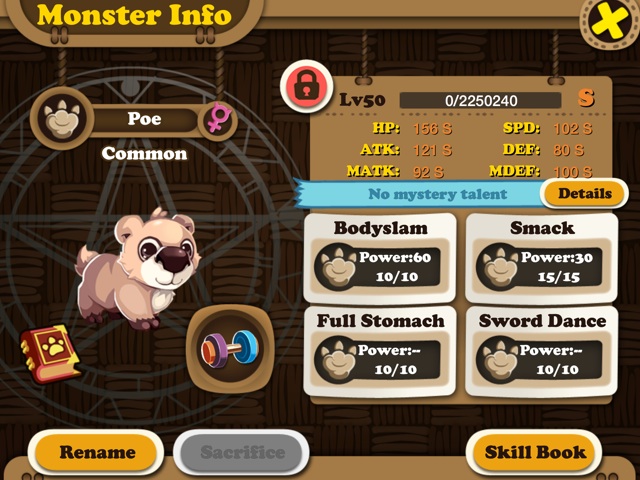Click the greyed-out Sacrifice button
Screen dimensions: 640x480
coord(242,452)
